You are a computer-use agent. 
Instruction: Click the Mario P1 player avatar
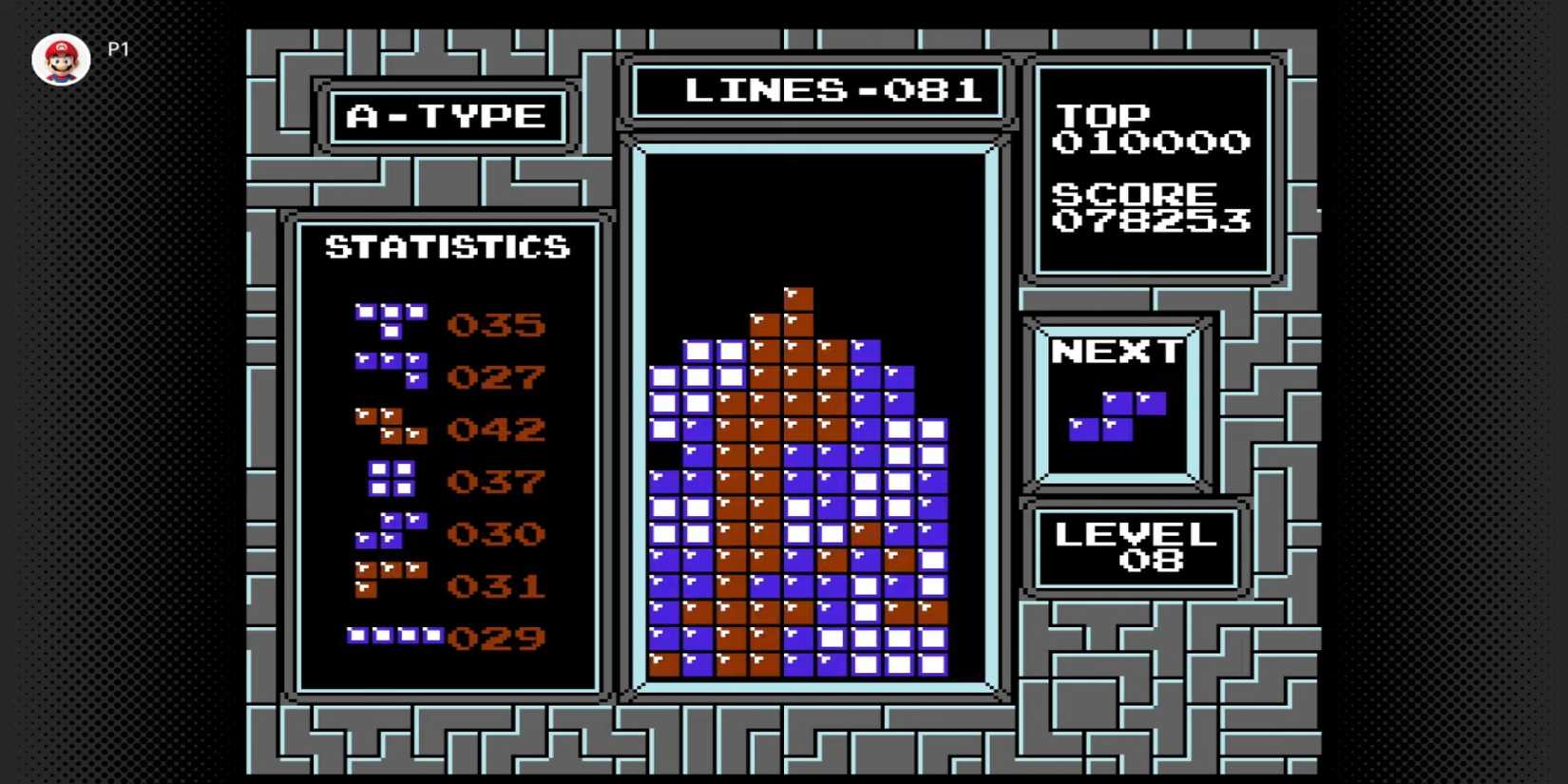tap(61, 61)
